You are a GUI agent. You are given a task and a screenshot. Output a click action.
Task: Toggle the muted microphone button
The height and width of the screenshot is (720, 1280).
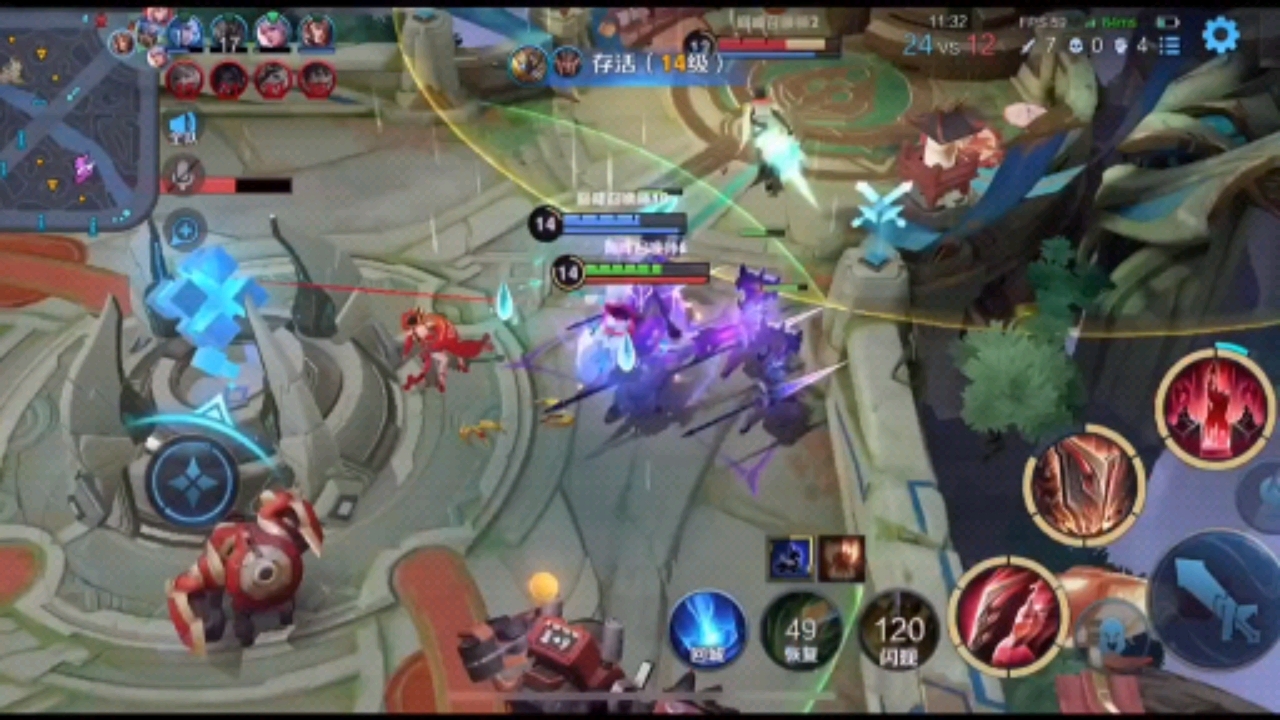[x=183, y=175]
